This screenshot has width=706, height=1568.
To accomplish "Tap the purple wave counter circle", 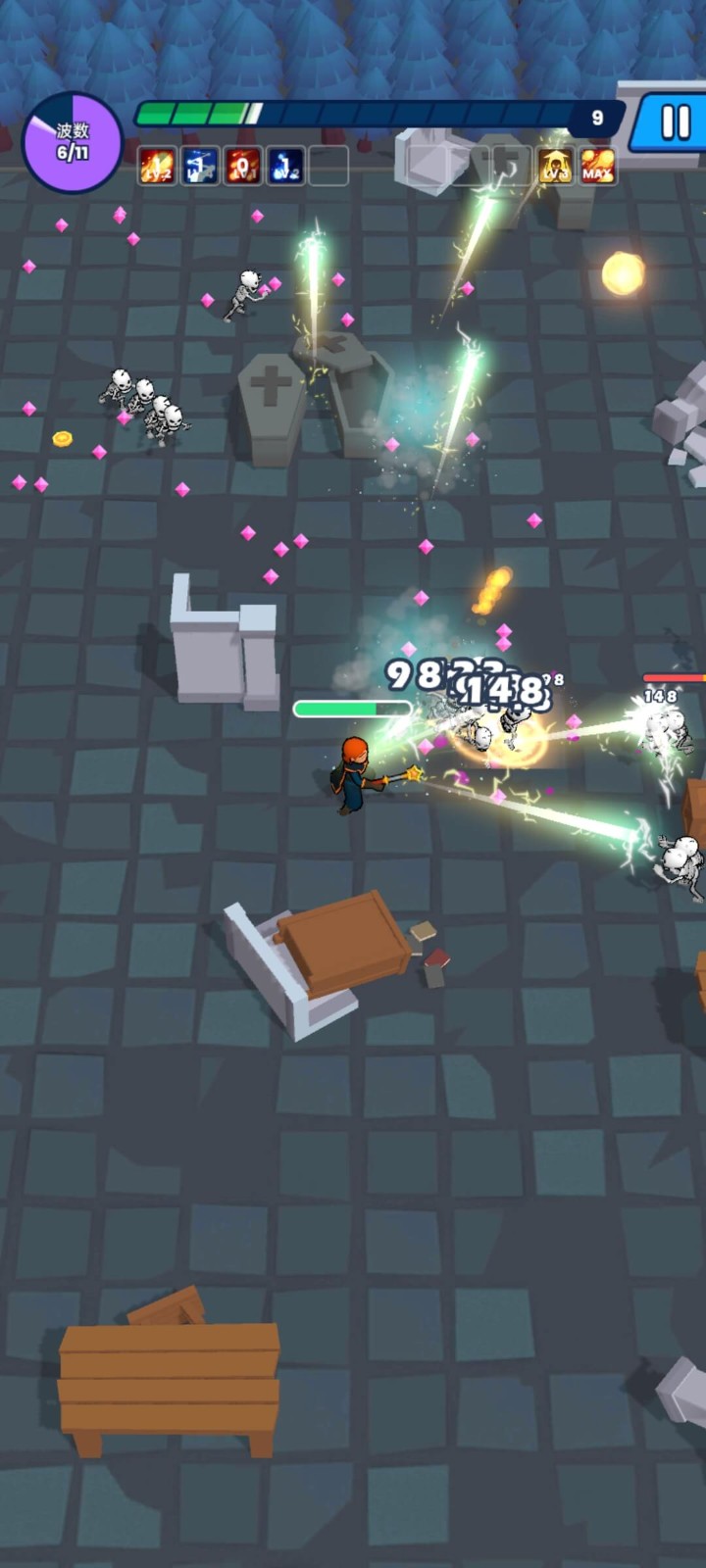I will coord(72,143).
